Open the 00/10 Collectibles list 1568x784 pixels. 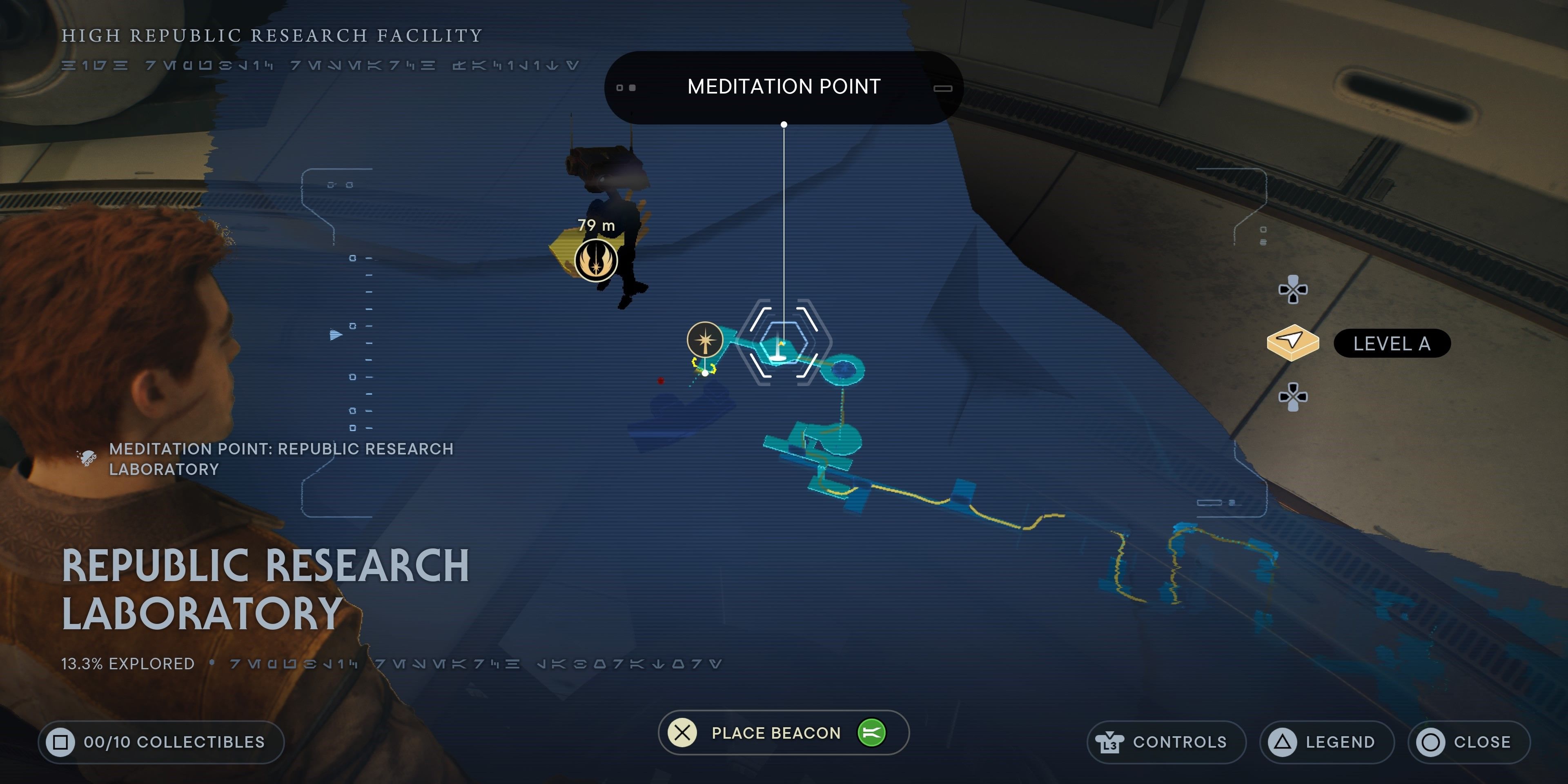click(161, 742)
